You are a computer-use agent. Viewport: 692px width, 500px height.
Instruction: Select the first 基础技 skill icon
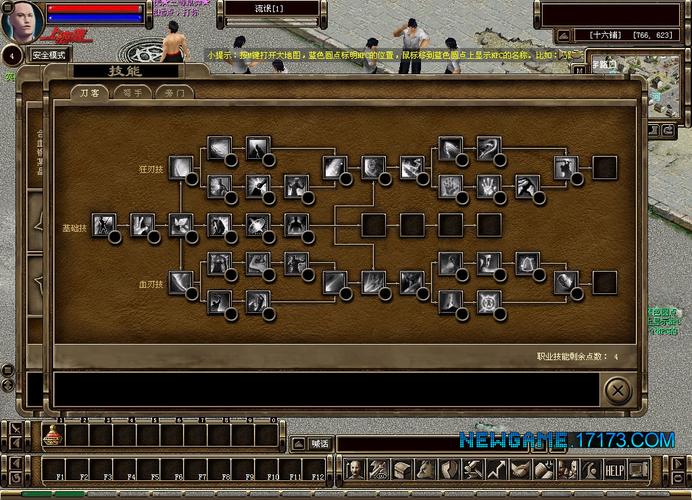tap(103, 225)
